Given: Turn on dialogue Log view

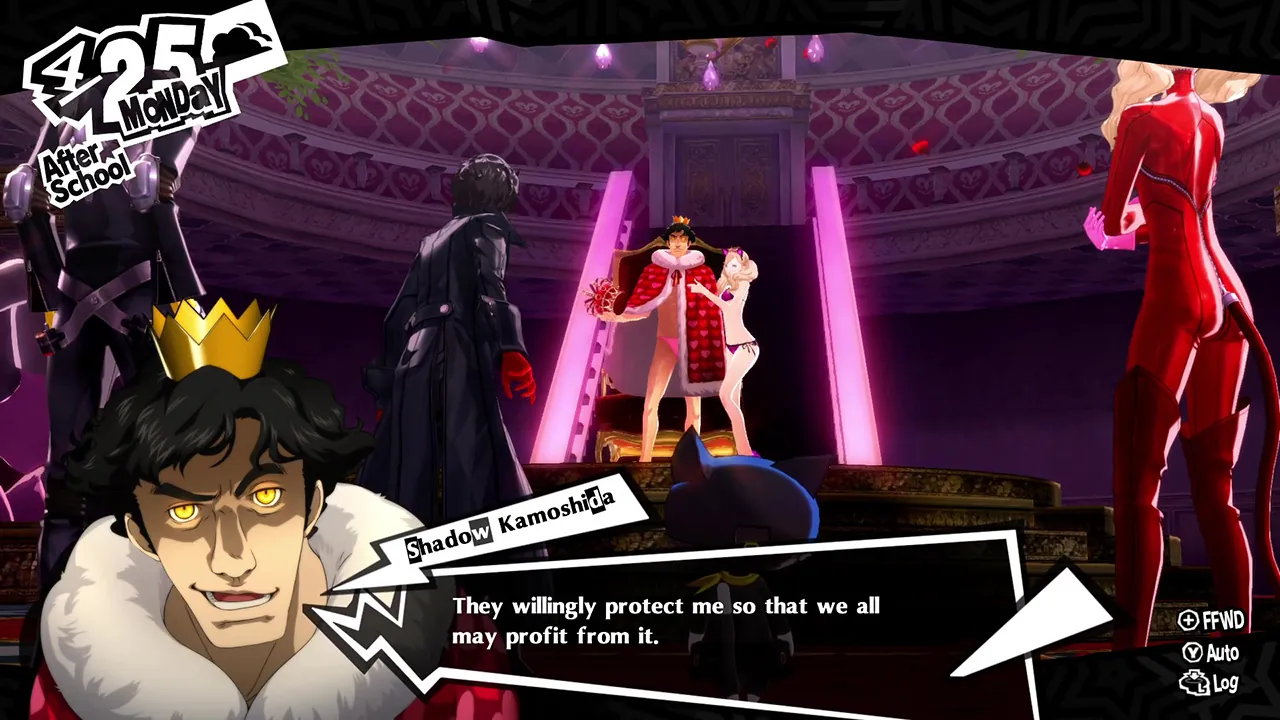Looking at the screenshot, I should click(1218, 679).
